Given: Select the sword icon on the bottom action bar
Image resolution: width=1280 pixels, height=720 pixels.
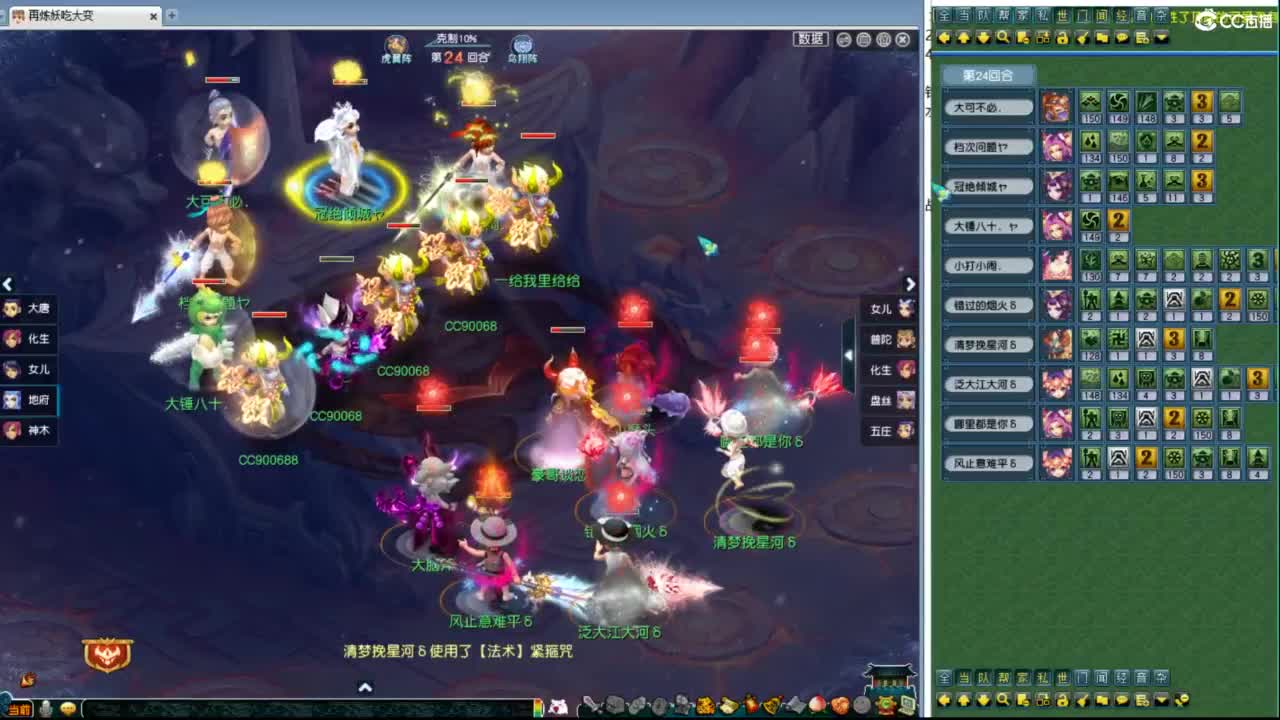Looking at the screenshot, I should pos(589,704).
